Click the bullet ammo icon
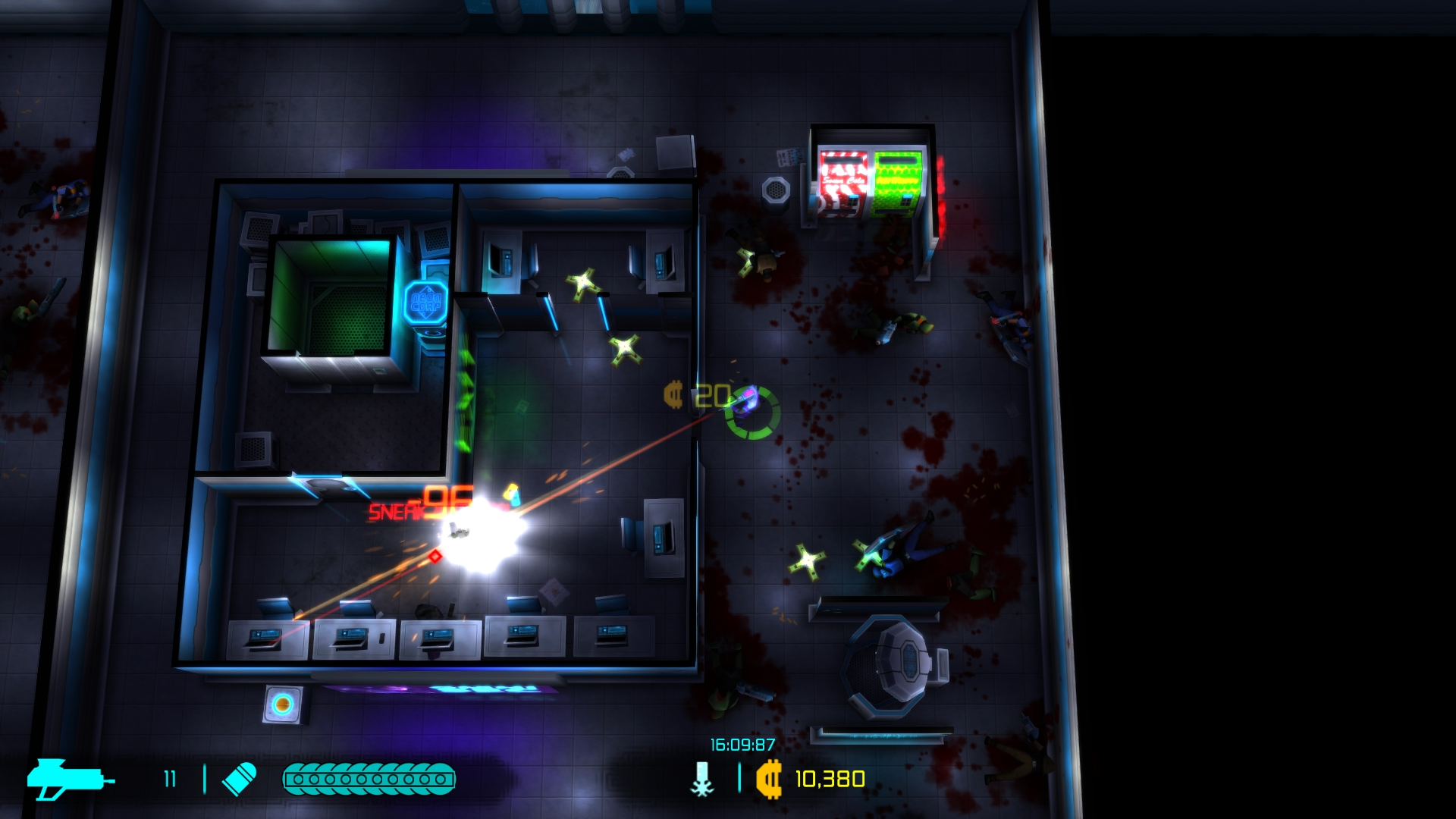 pos(240,780)
